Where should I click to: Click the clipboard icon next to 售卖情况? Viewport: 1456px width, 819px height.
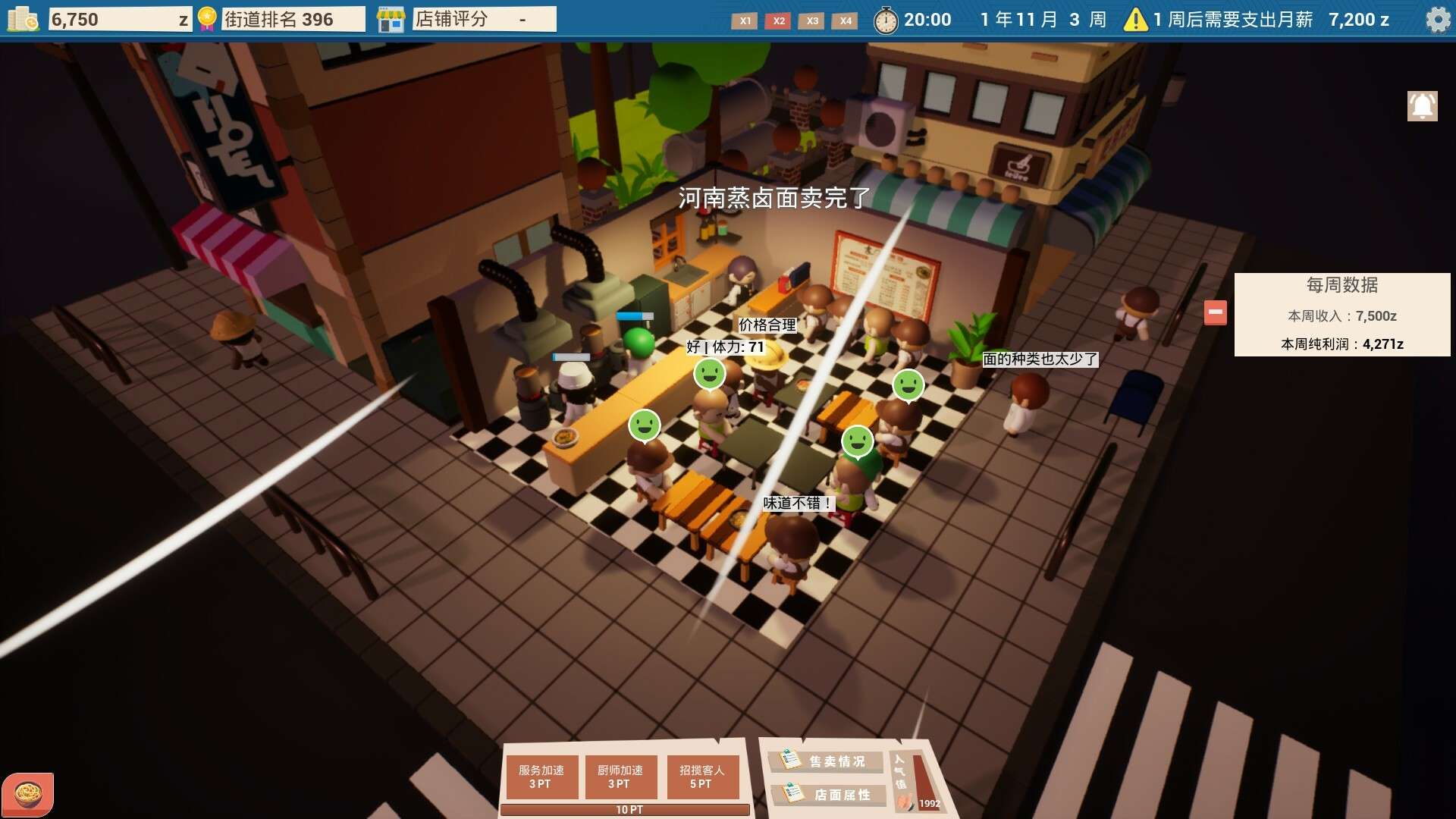coord(789,758)
